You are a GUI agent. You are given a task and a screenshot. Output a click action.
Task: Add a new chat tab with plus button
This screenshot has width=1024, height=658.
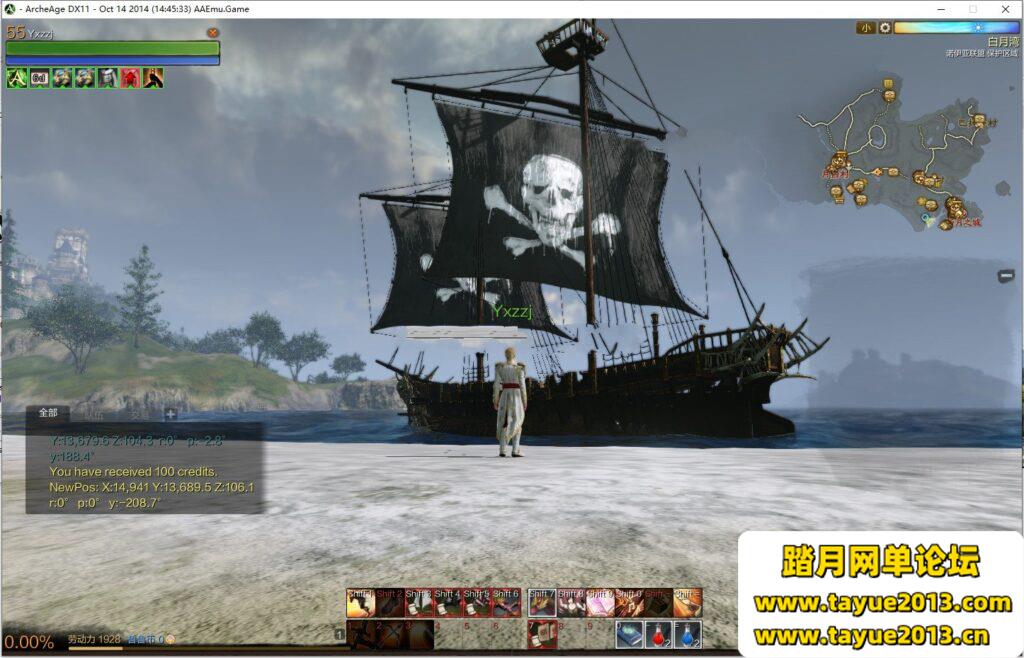[x=171, y=414]
